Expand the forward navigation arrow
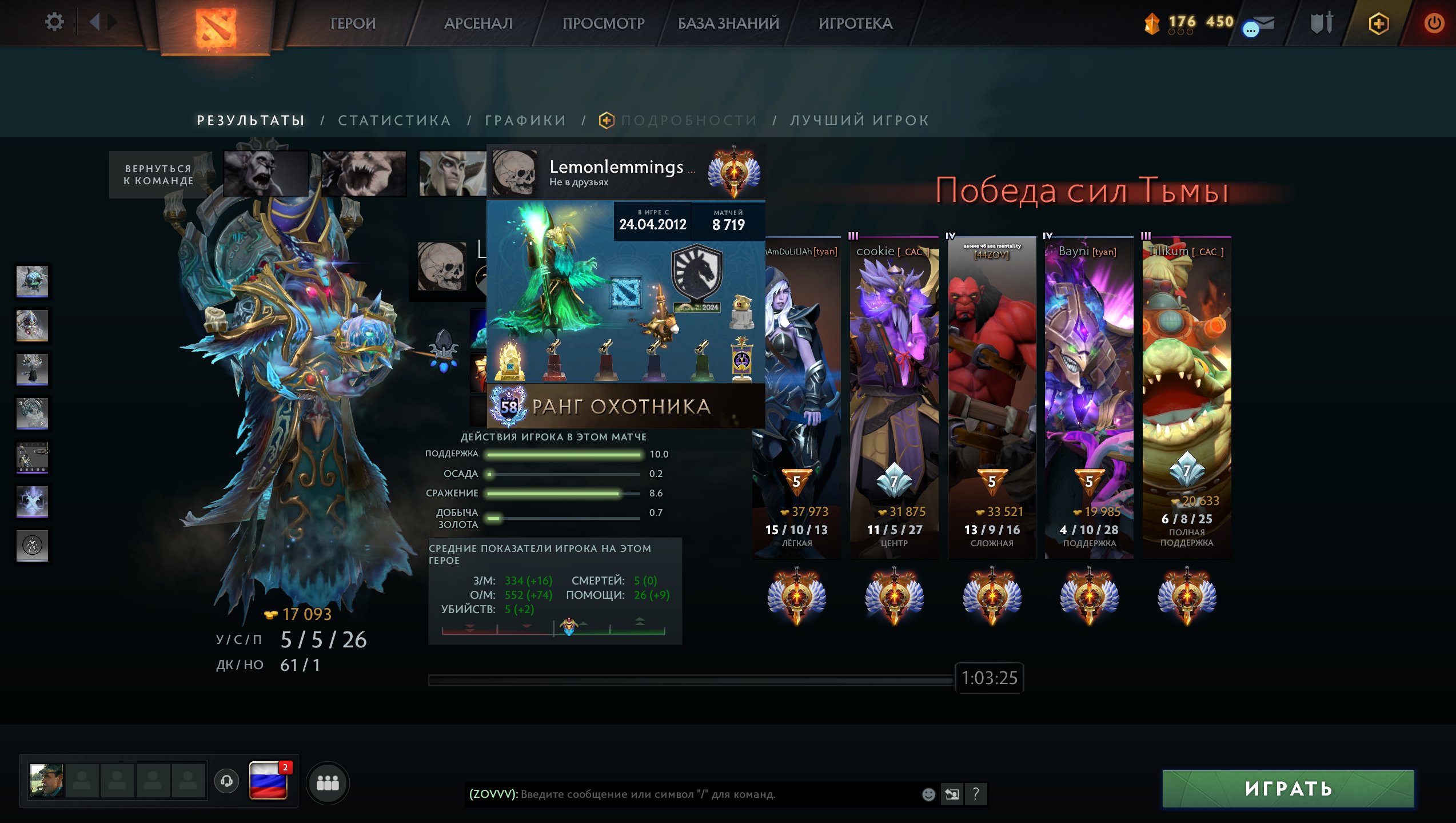 [111, 21]
